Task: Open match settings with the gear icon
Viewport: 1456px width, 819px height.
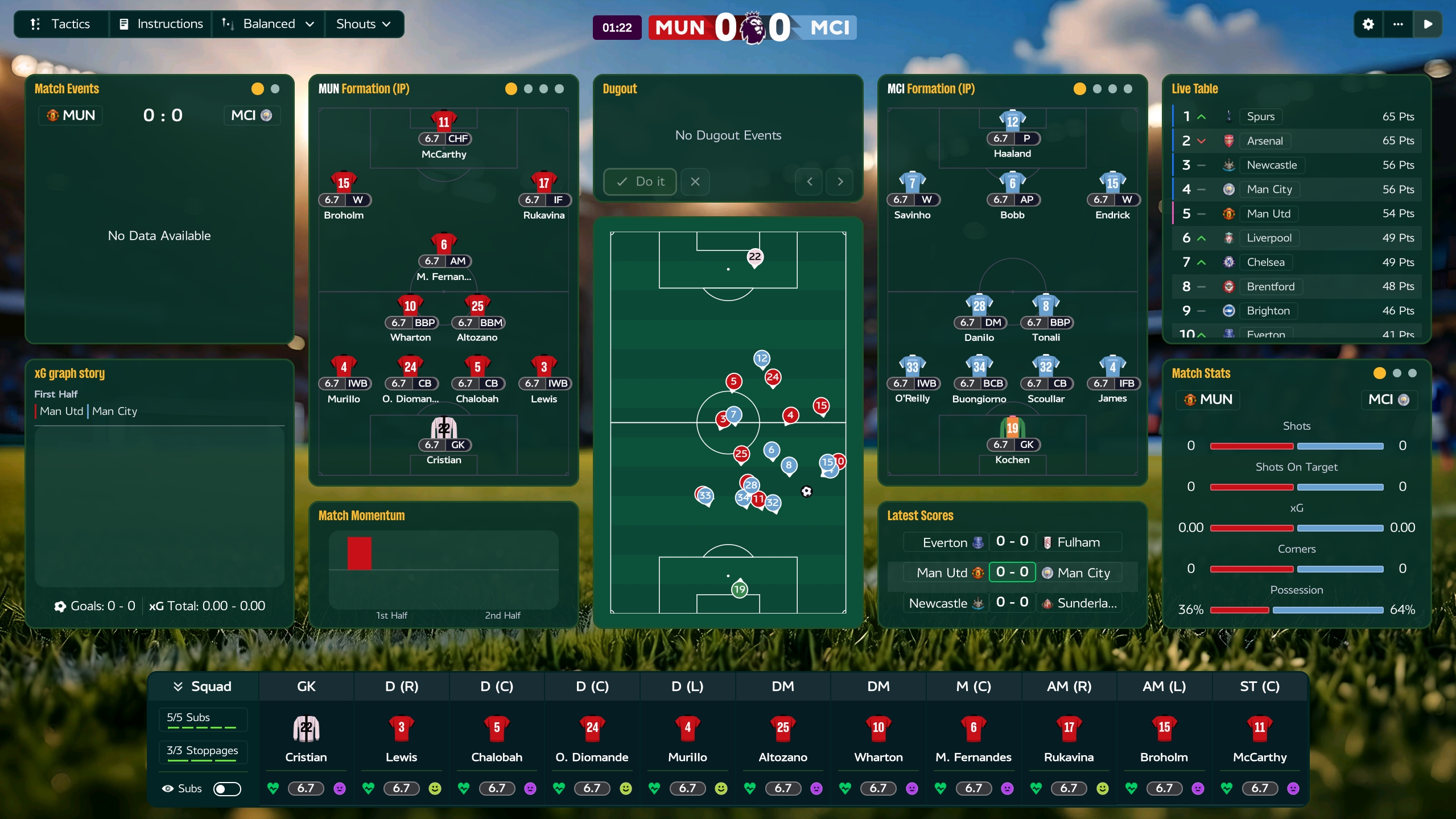Action: coord(1368,24)
